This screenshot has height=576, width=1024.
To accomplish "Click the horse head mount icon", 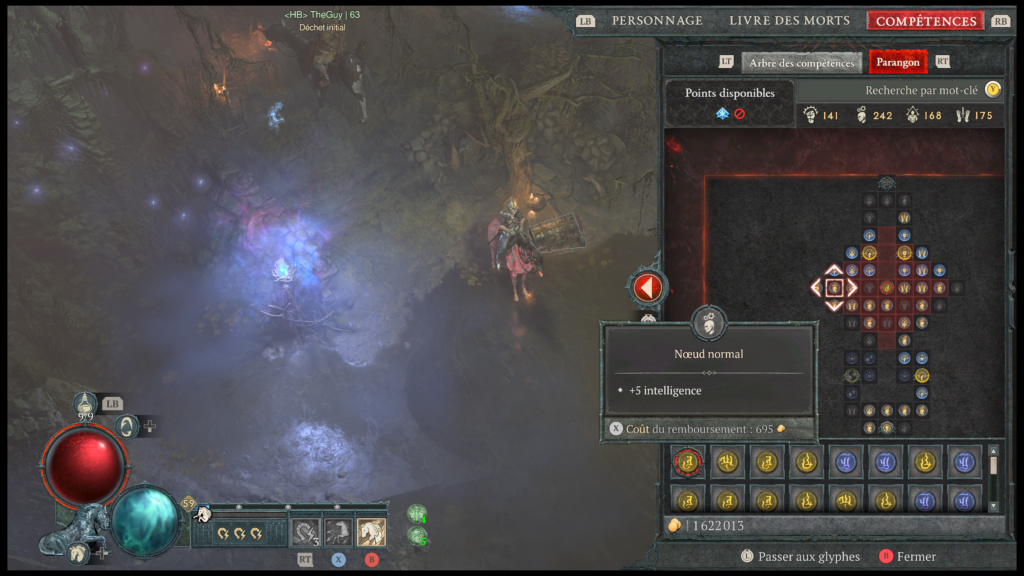I will (203, 514).
